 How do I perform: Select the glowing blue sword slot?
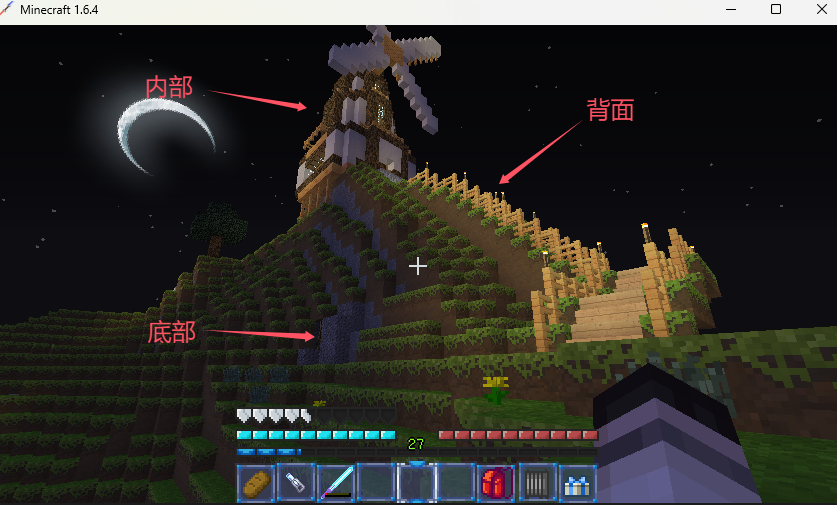[x=337, y=483]
